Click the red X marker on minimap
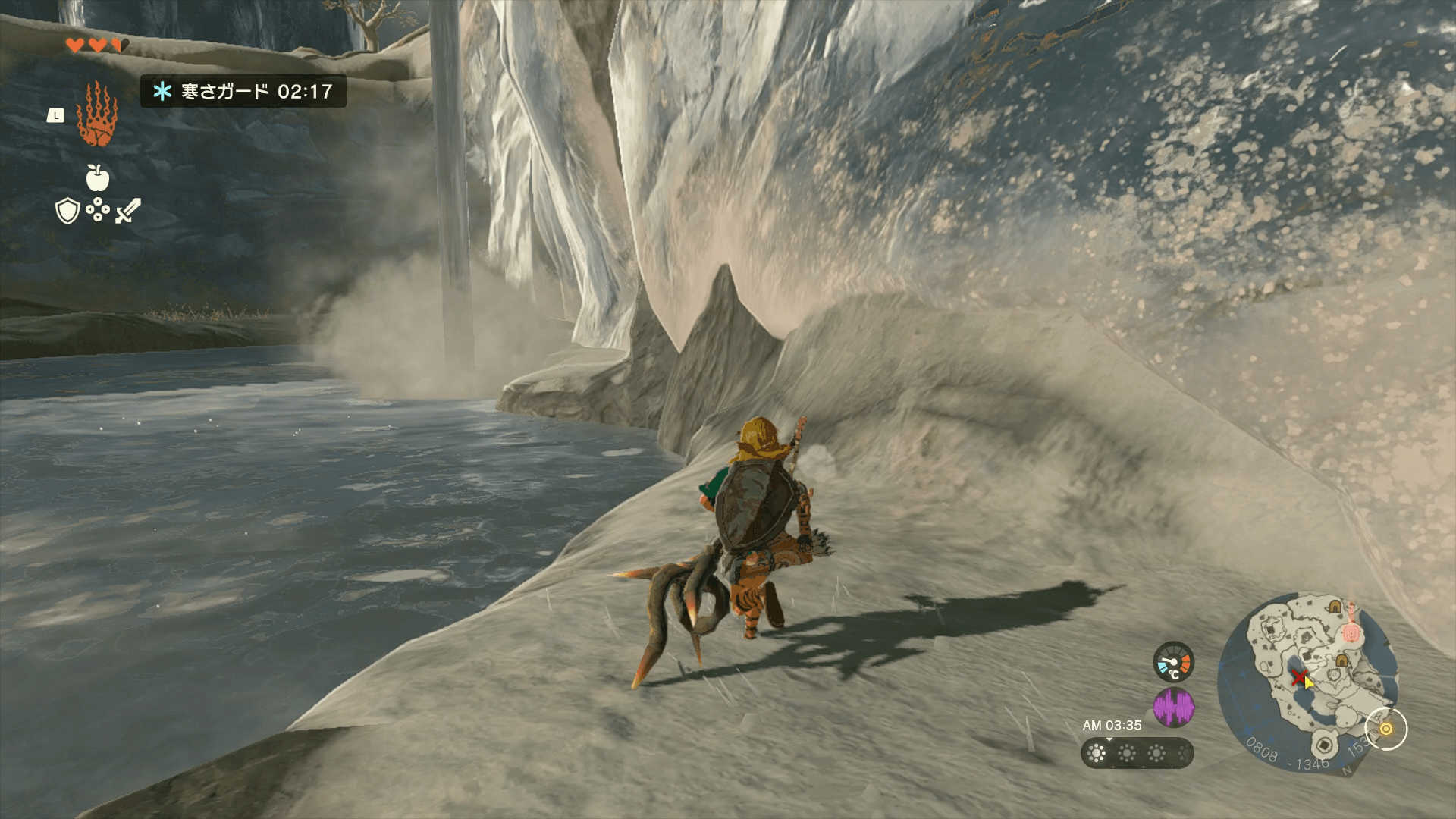The width and height of the screenshot is (1456, 819). 1299,676
